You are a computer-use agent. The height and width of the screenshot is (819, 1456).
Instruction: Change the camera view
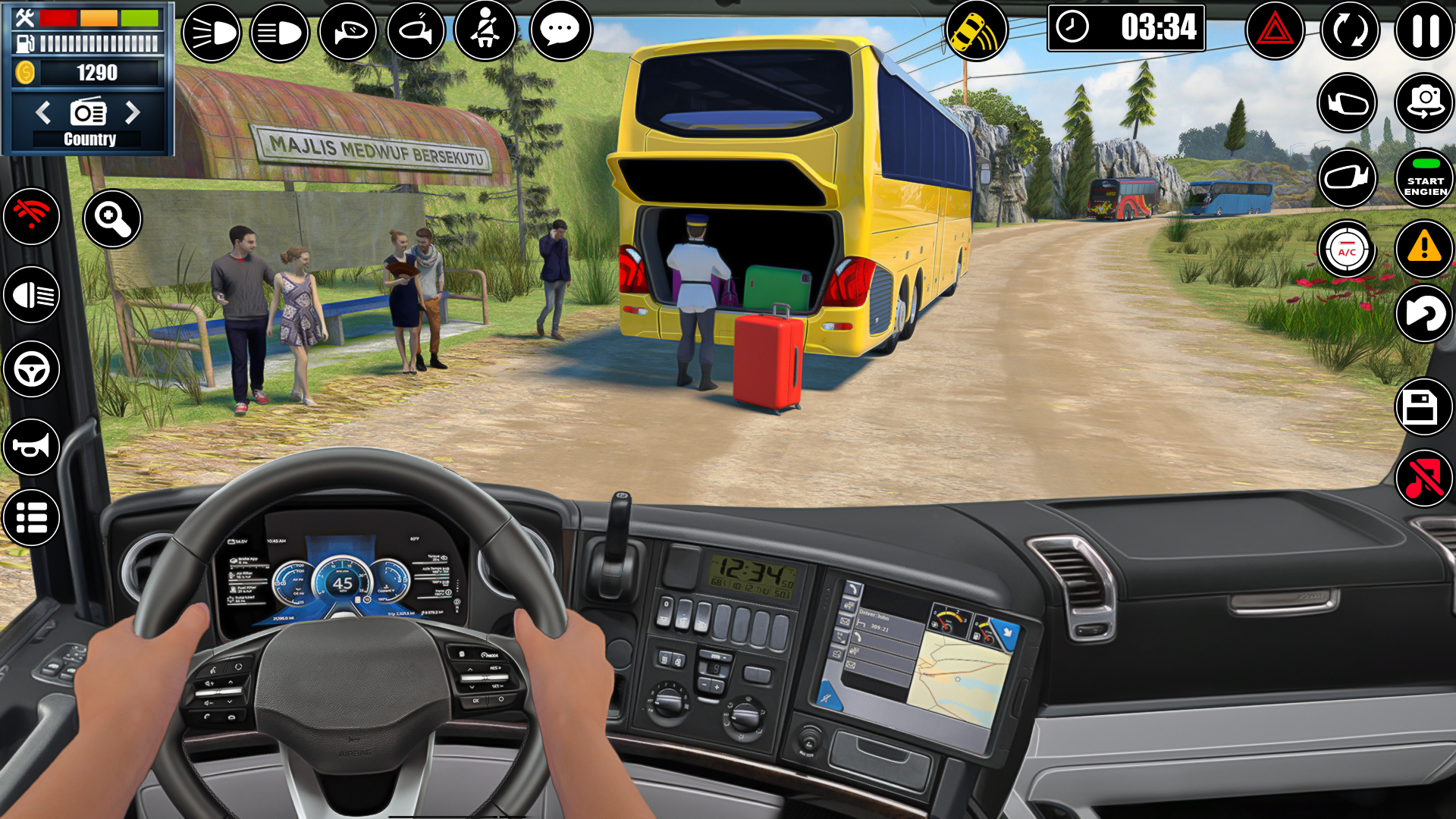pyautogui.click(x=1424, y=103)
